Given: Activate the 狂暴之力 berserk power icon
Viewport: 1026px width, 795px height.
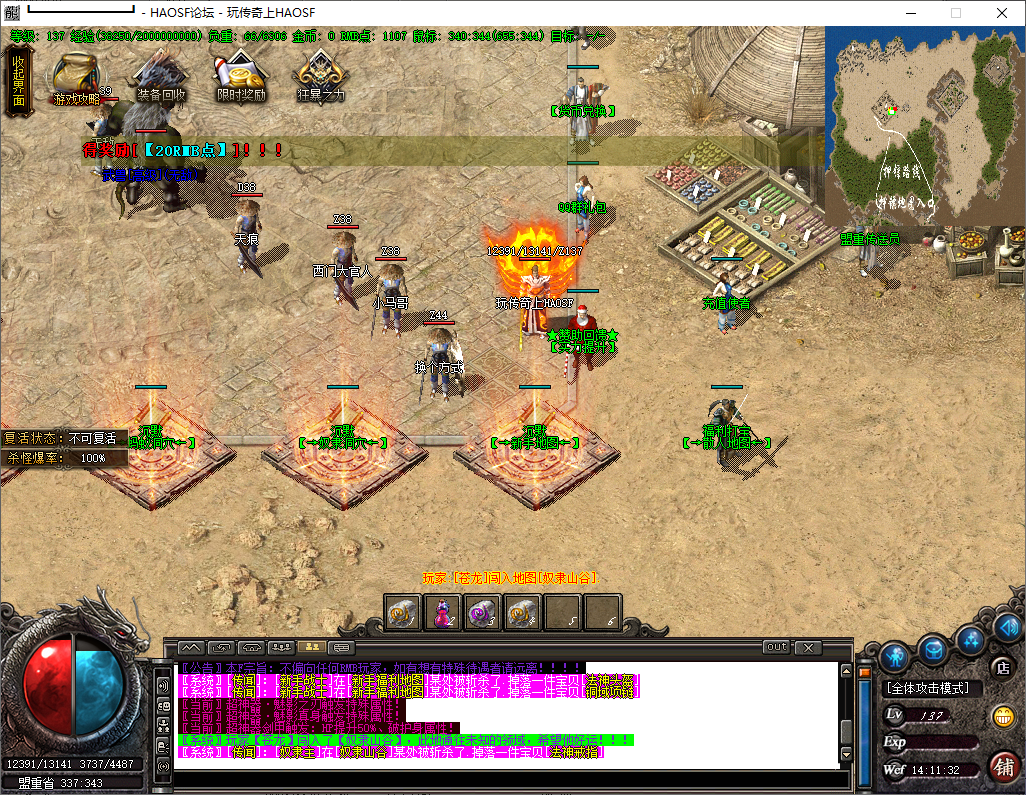Looking at the screenshot, I should point(320,78).
